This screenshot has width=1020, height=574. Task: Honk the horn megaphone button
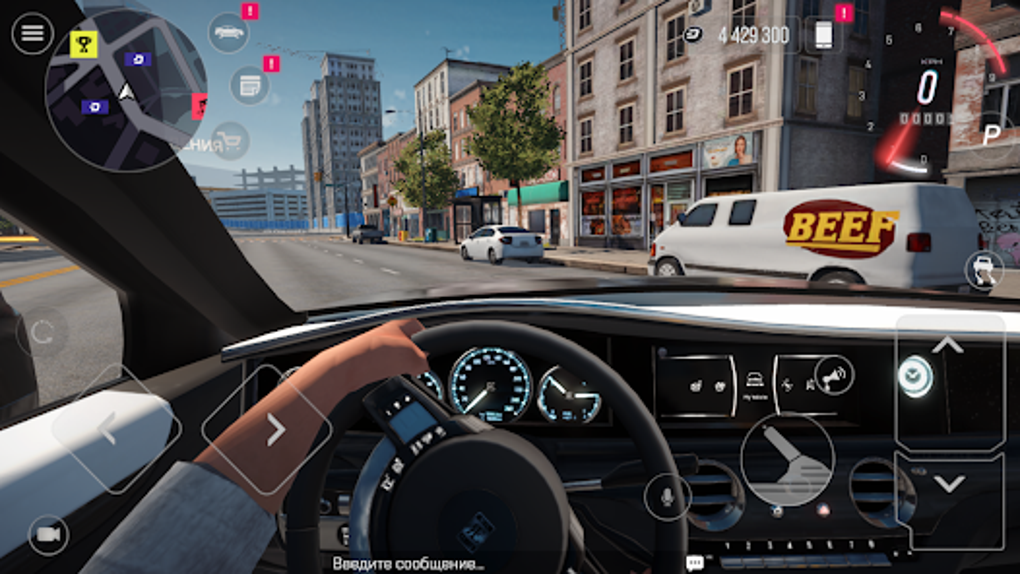point(833,375)
